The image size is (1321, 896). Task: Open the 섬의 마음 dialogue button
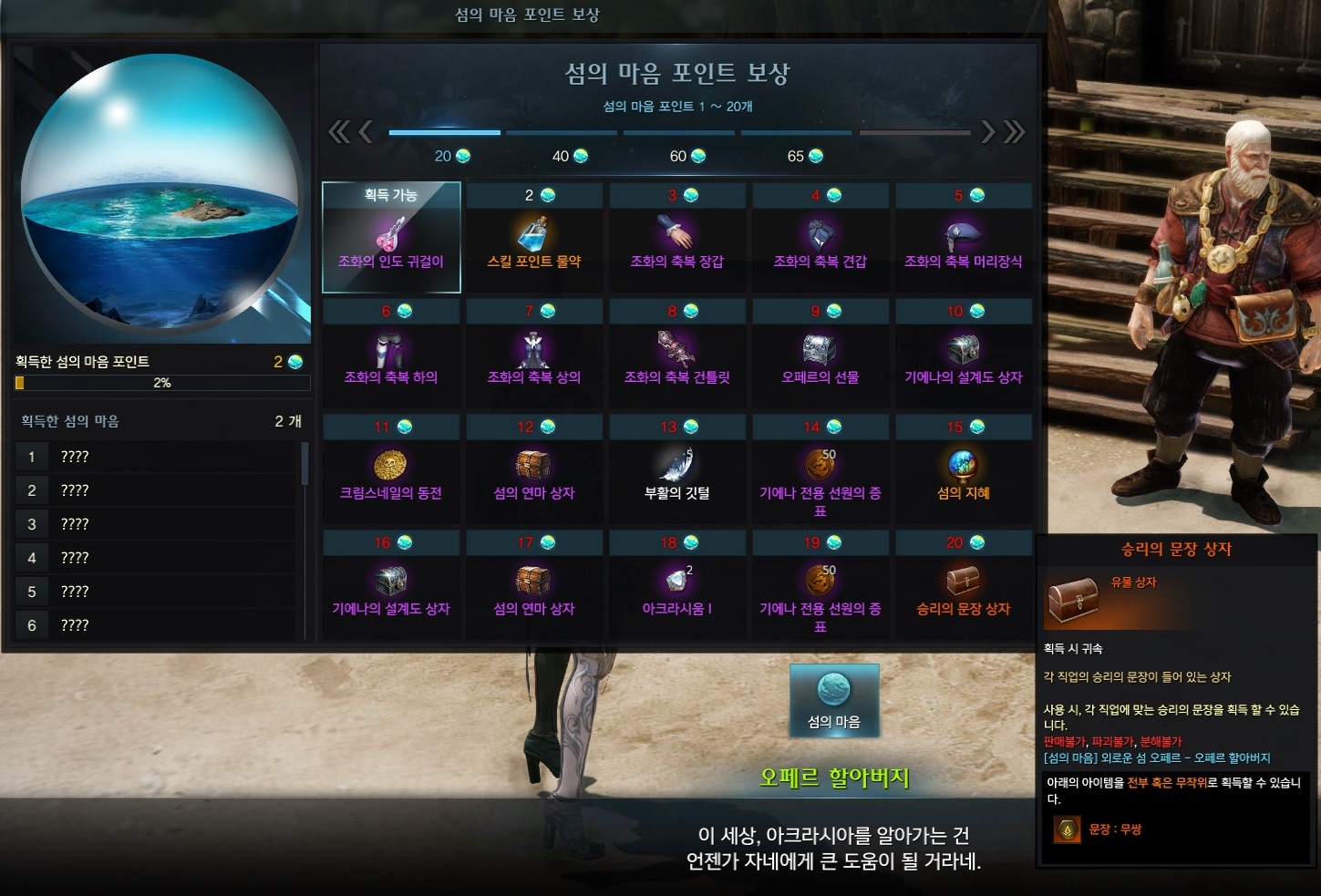(x=834, y=700)
